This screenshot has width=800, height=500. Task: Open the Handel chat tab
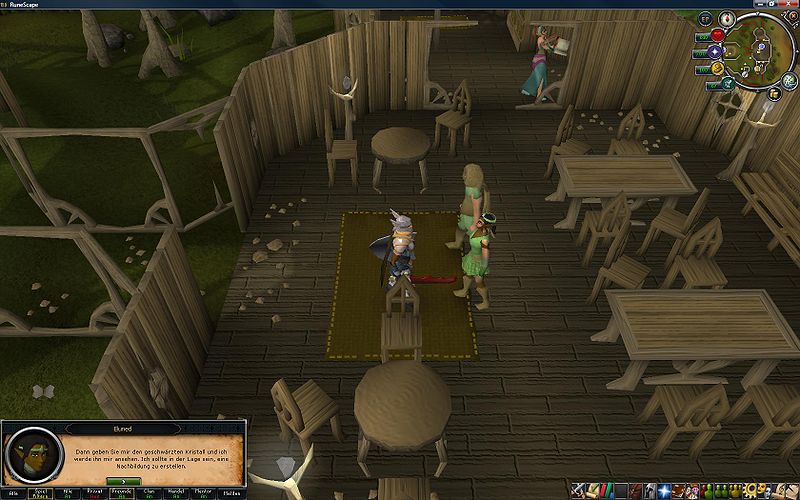[x=177, y=493]
